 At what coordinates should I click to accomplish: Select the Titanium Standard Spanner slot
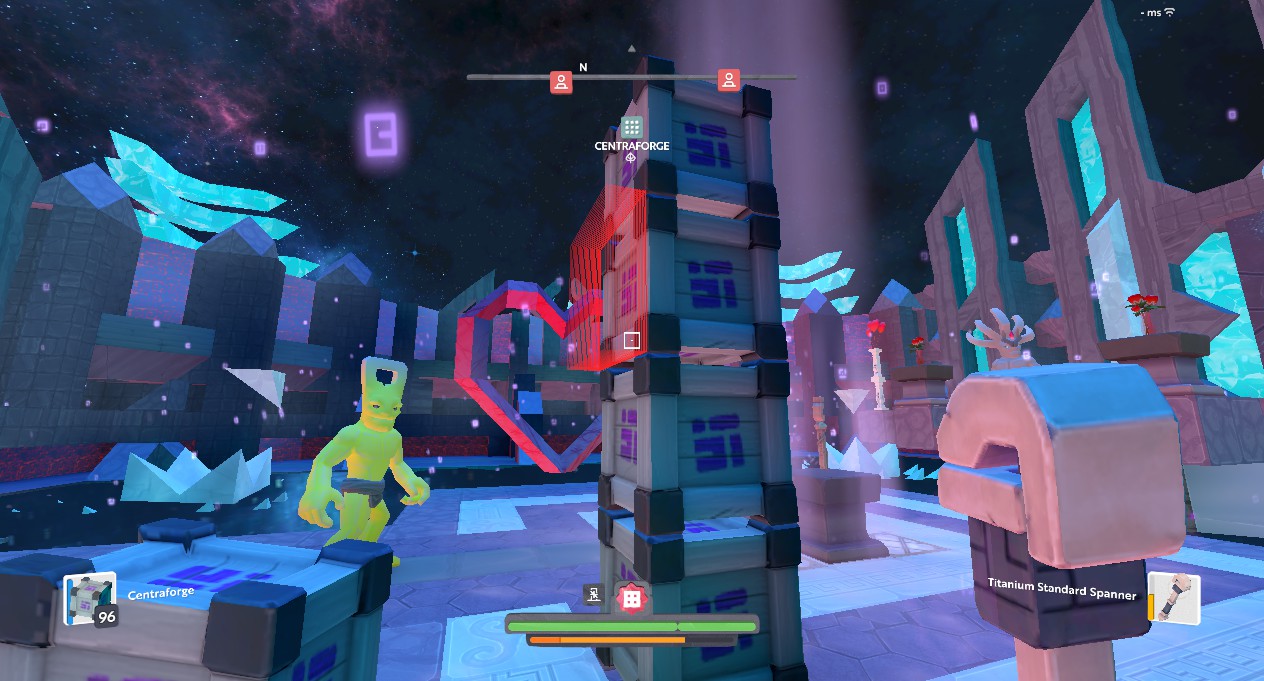(1173, 597)
